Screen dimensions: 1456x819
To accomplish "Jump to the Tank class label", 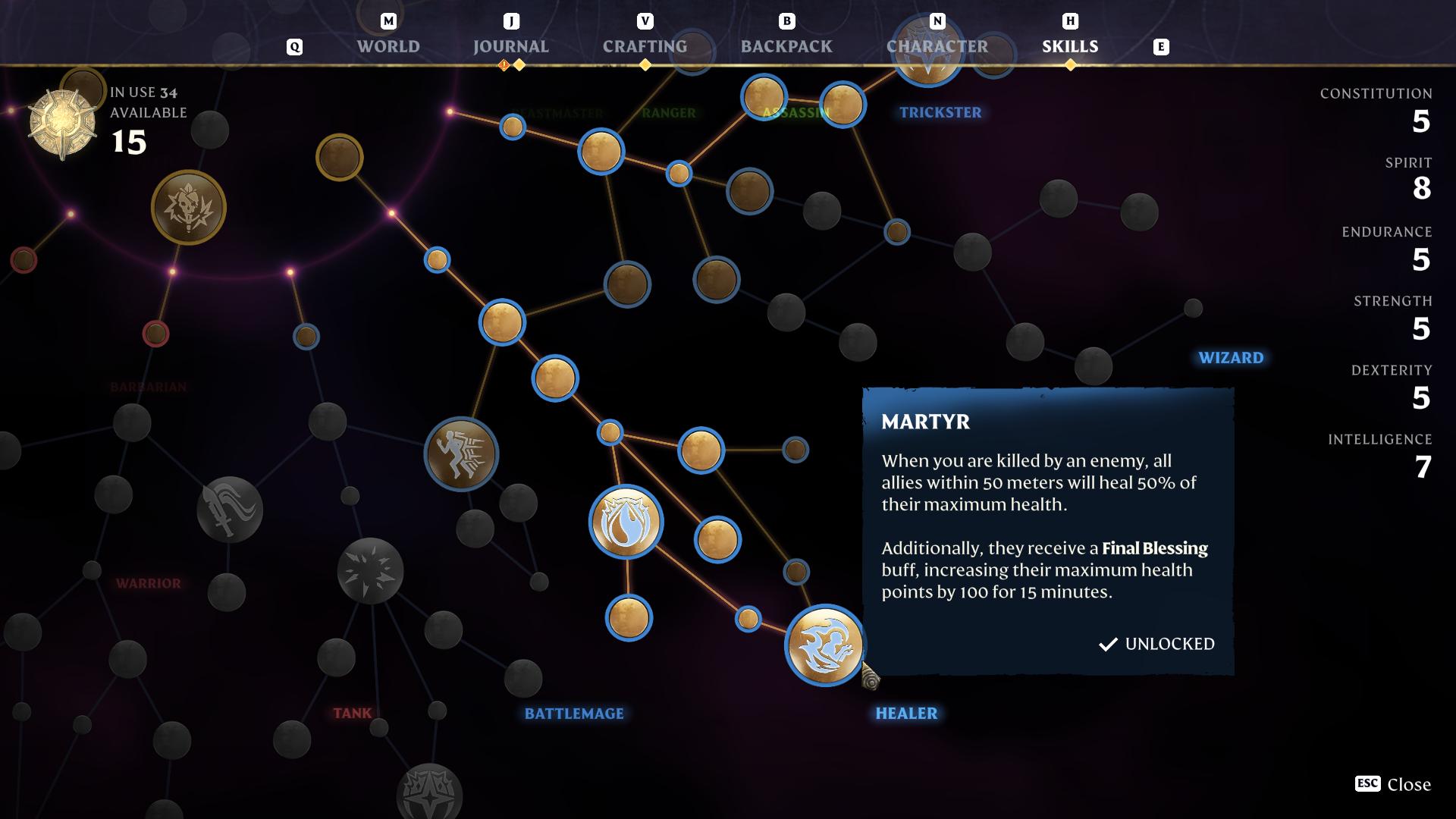I will coord(353,714).
